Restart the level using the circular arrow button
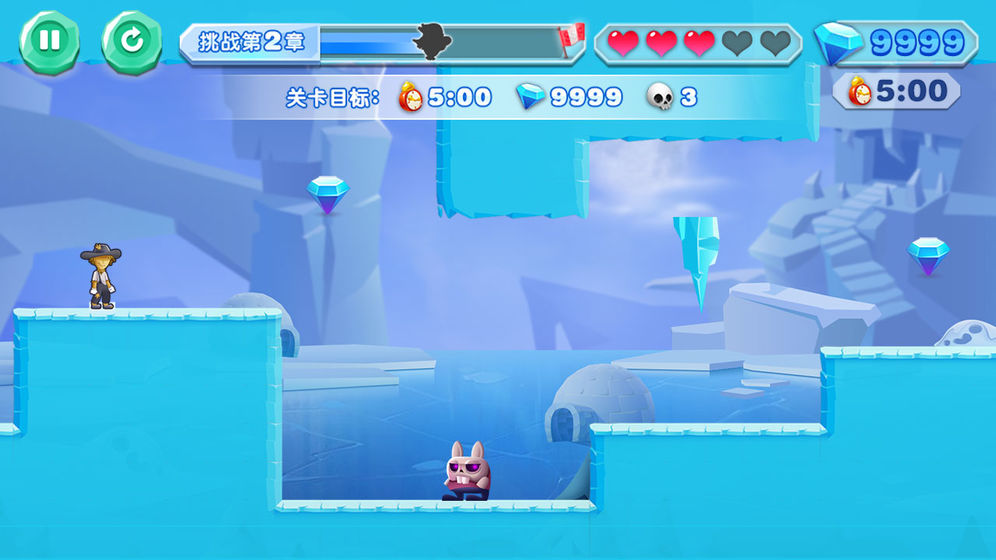 point(131,41)
